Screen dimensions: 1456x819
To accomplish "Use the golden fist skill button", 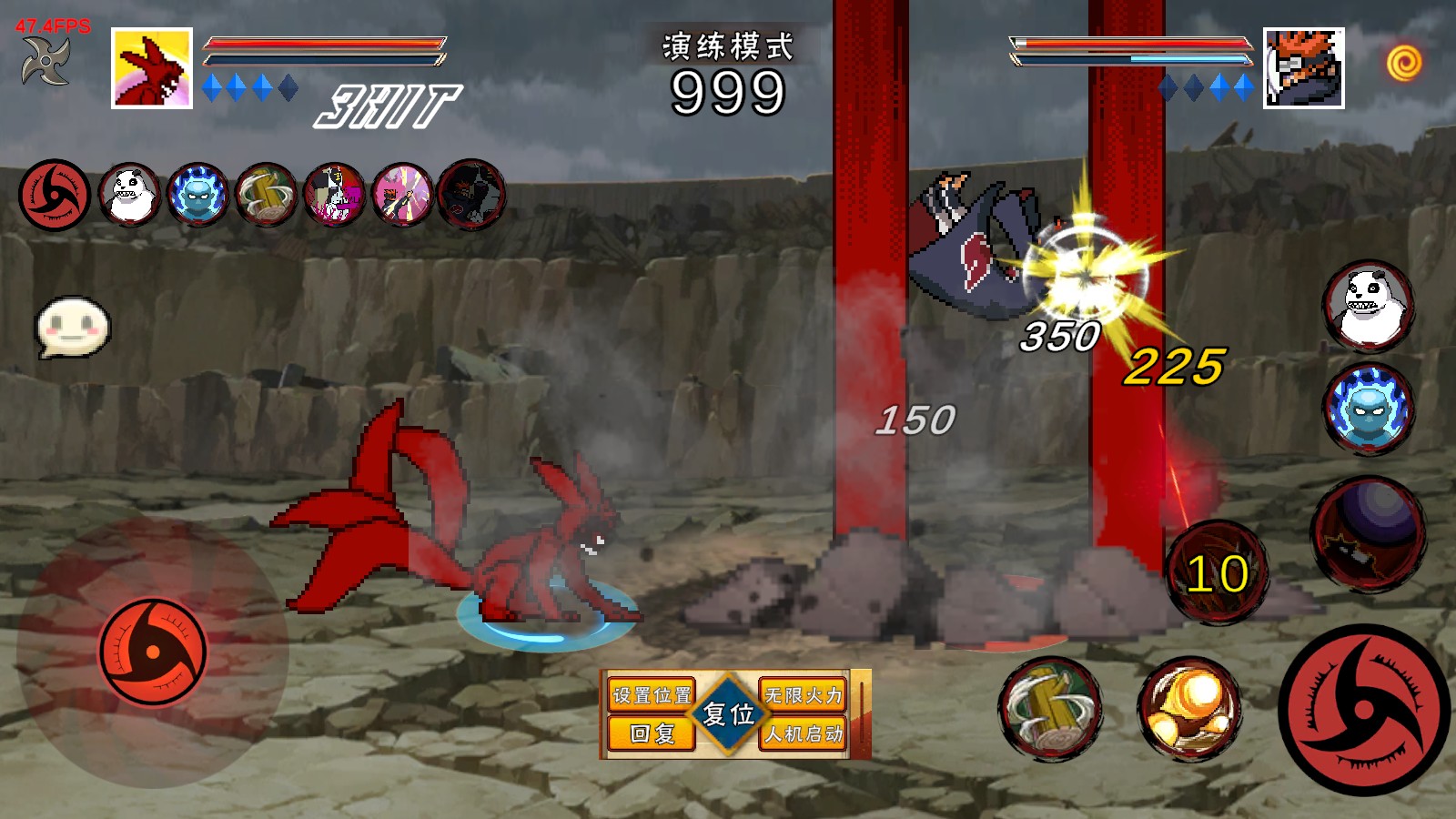I will 1189,709.
